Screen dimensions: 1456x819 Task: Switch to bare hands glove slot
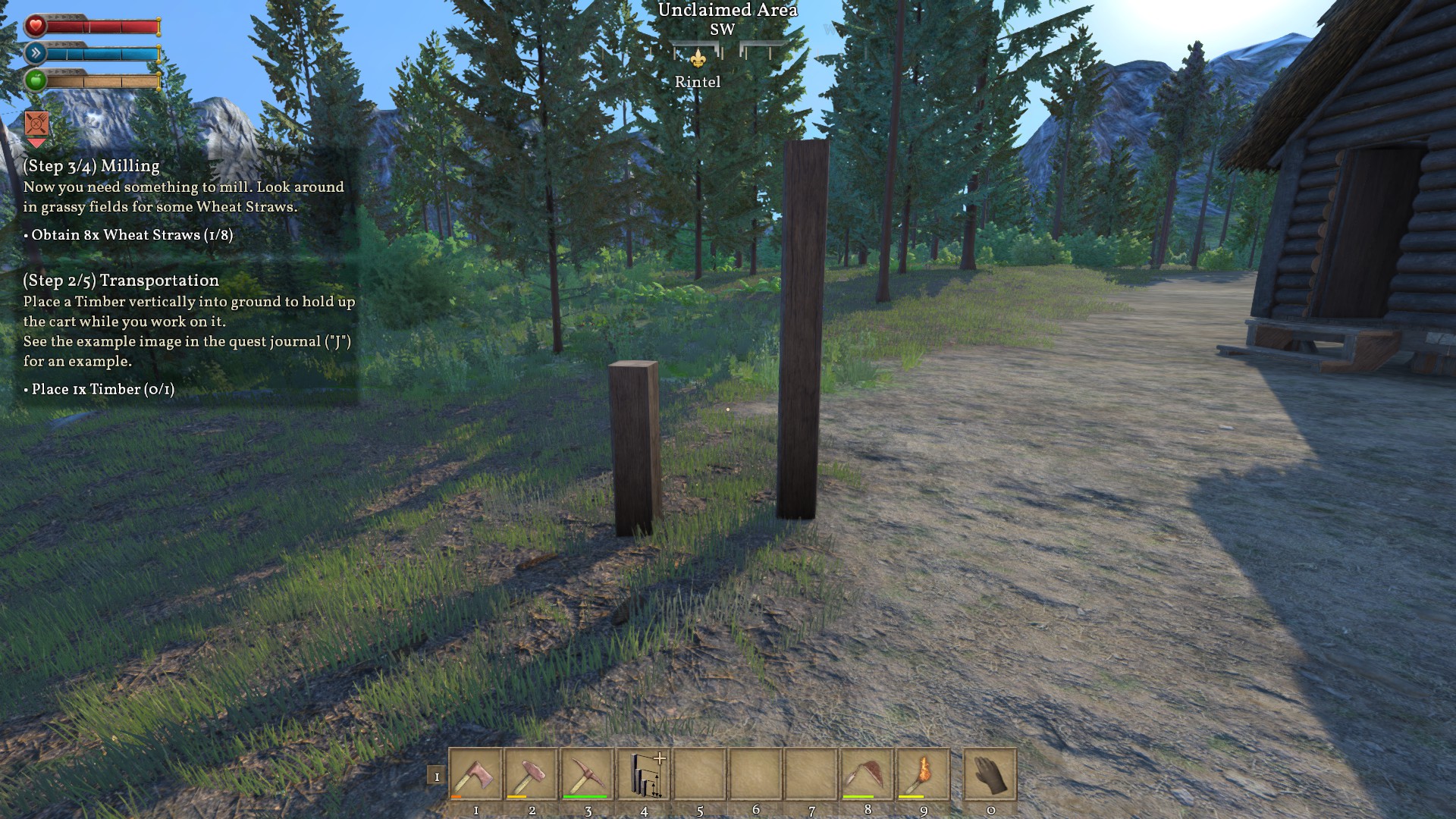[990, 774]
